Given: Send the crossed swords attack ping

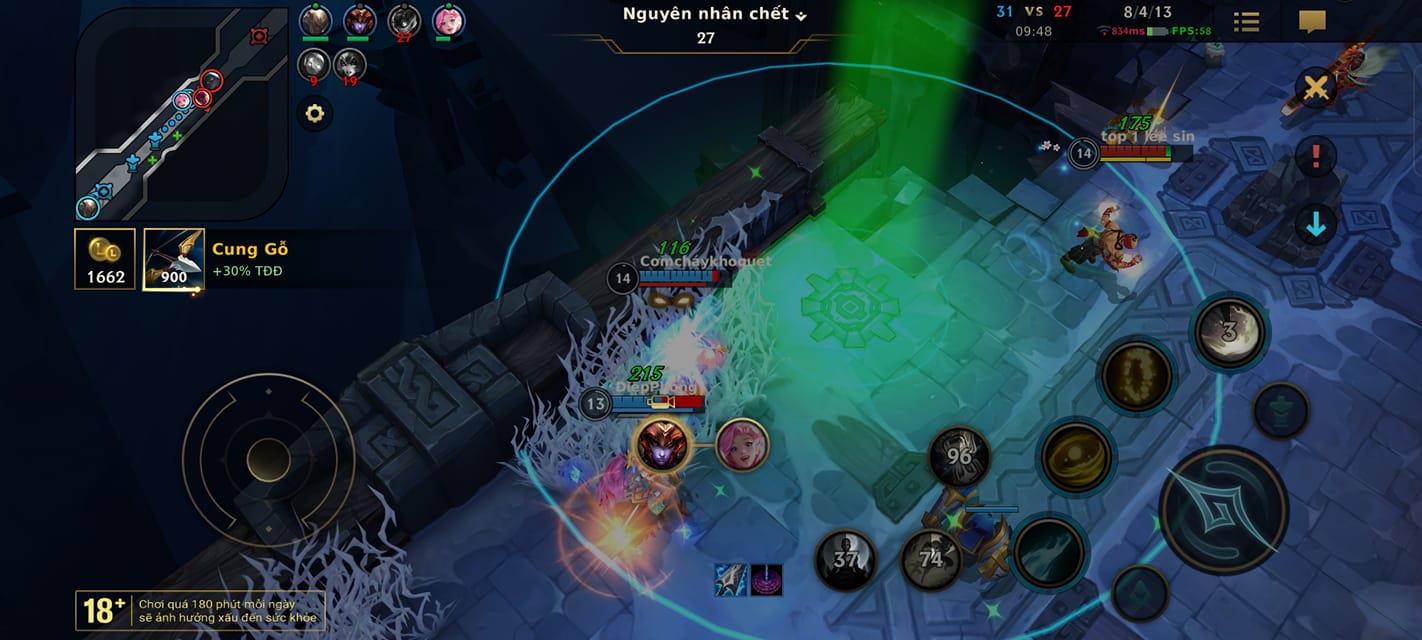Looking at the screenshot, I should (1316, 89).
